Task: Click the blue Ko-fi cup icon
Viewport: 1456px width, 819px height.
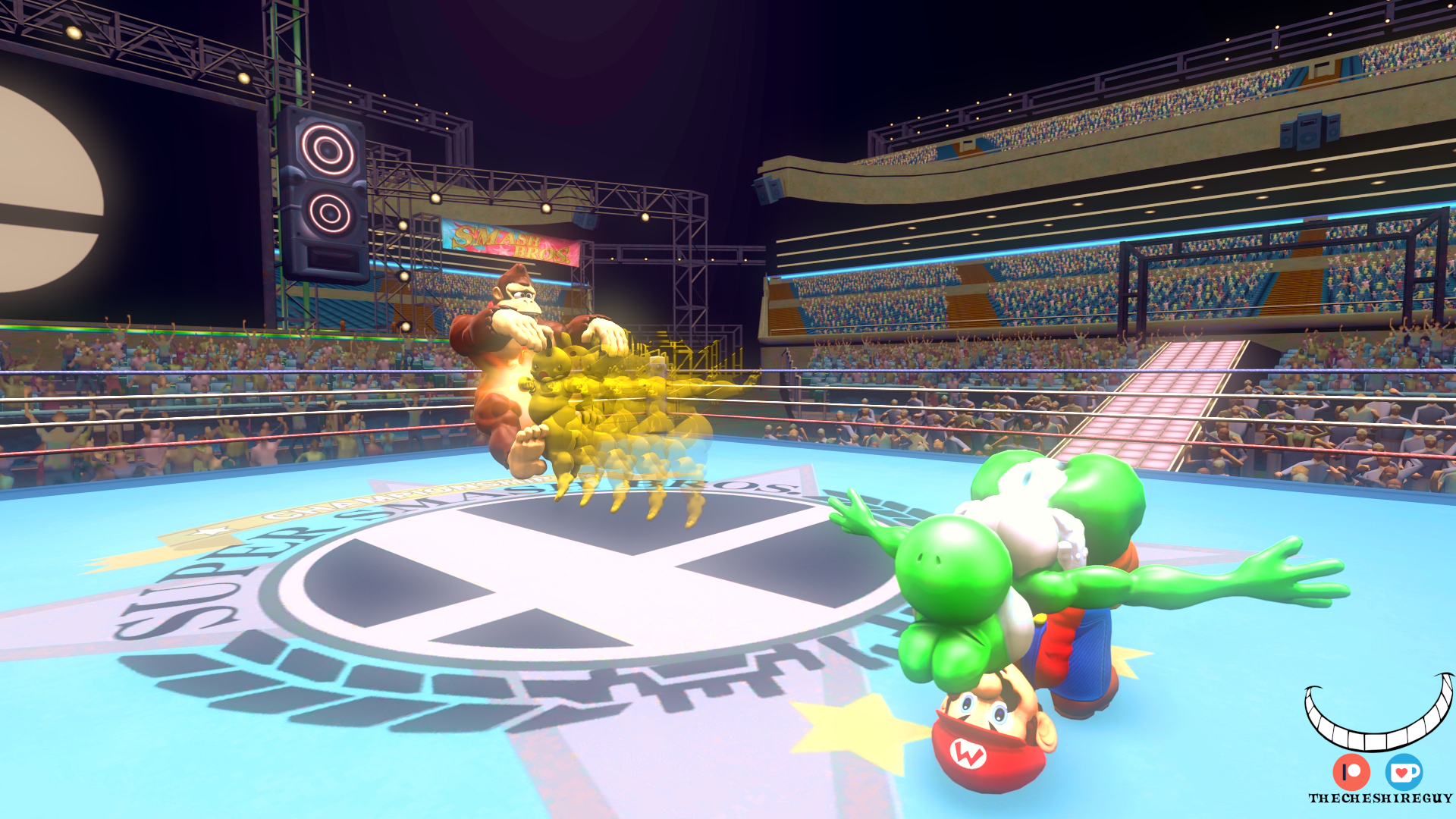Action: tap(1404, 772)
